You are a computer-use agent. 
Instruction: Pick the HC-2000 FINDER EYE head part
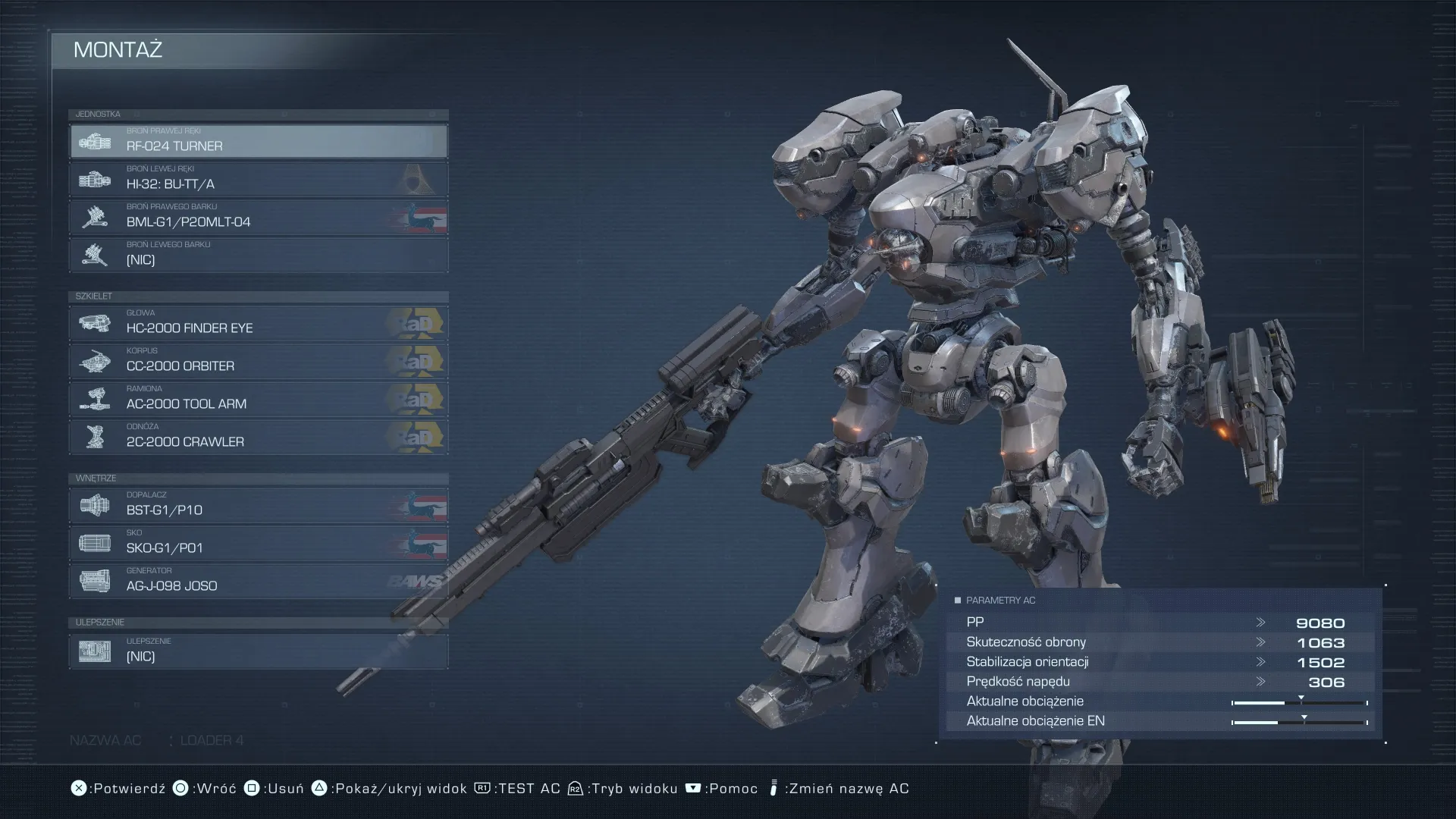pyautogui.click(x=258, y=324)
